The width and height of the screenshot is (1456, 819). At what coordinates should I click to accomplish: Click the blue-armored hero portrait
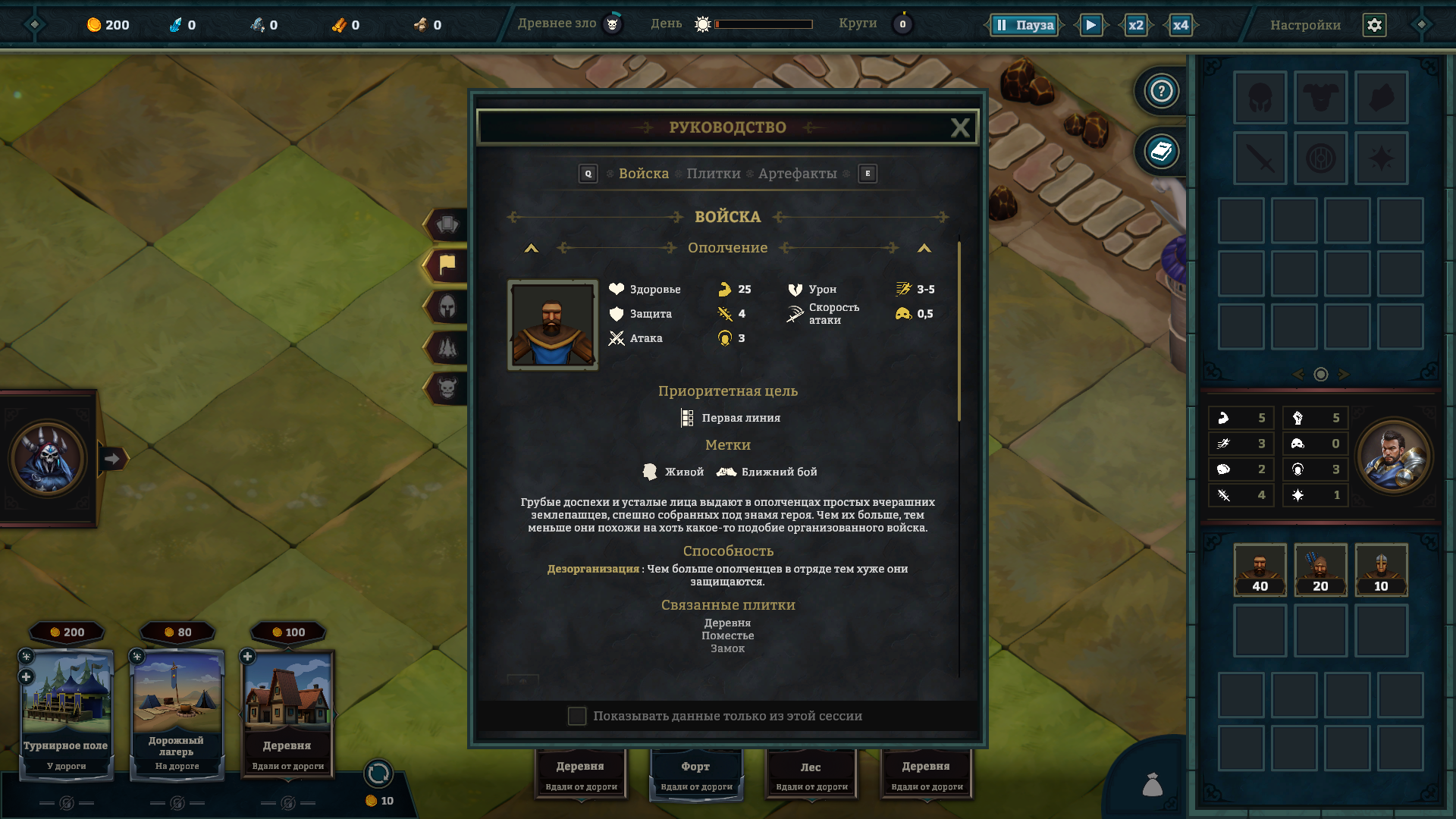pyautogui.click(x=1393, y=457)
